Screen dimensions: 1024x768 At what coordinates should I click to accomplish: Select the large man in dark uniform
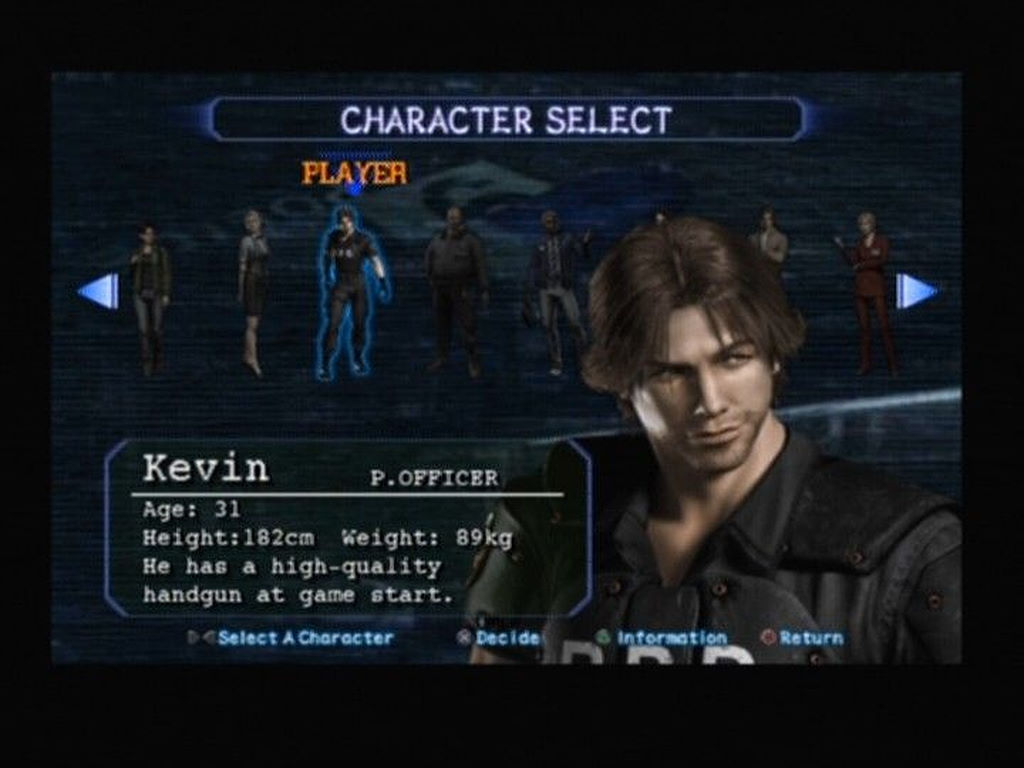pos(455,290)
